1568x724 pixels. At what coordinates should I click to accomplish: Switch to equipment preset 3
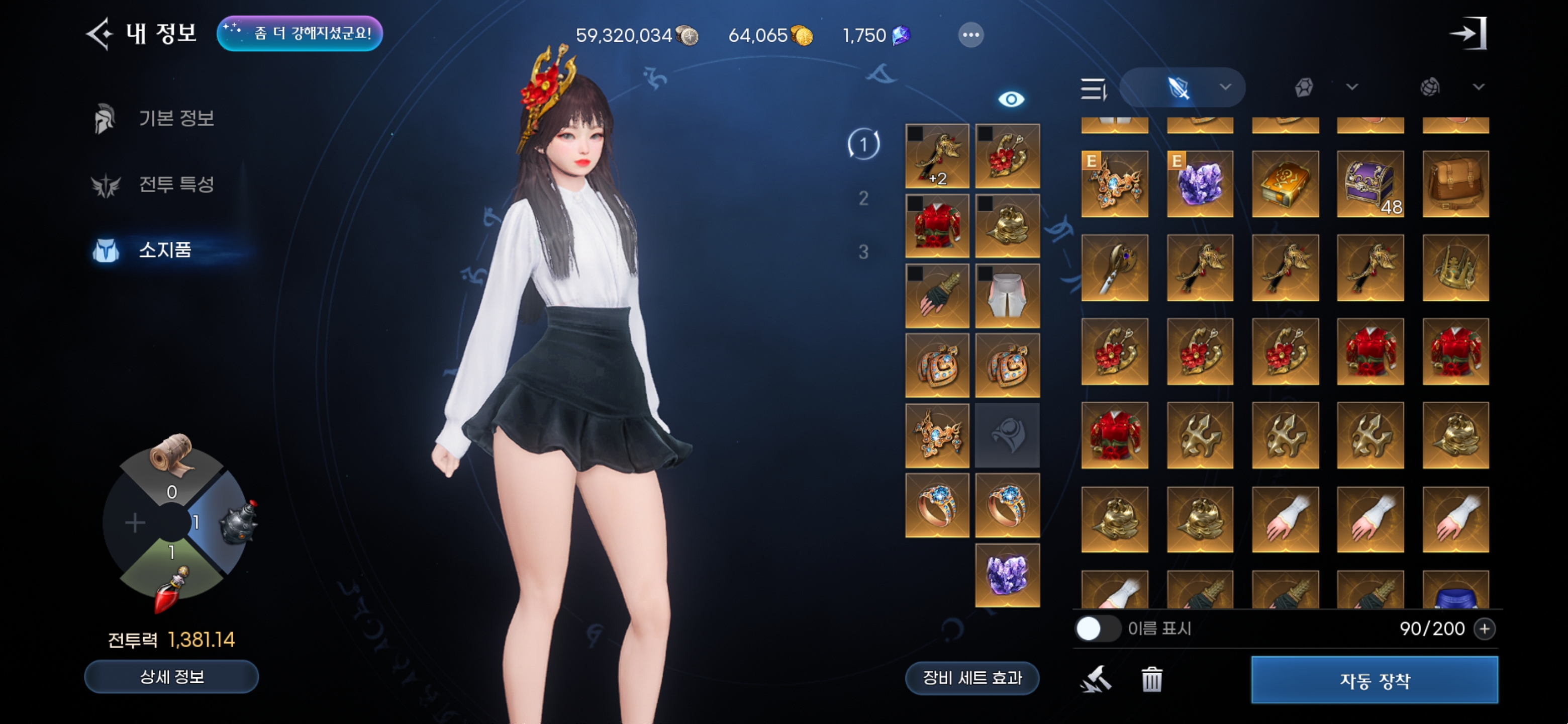coord(863,252)
